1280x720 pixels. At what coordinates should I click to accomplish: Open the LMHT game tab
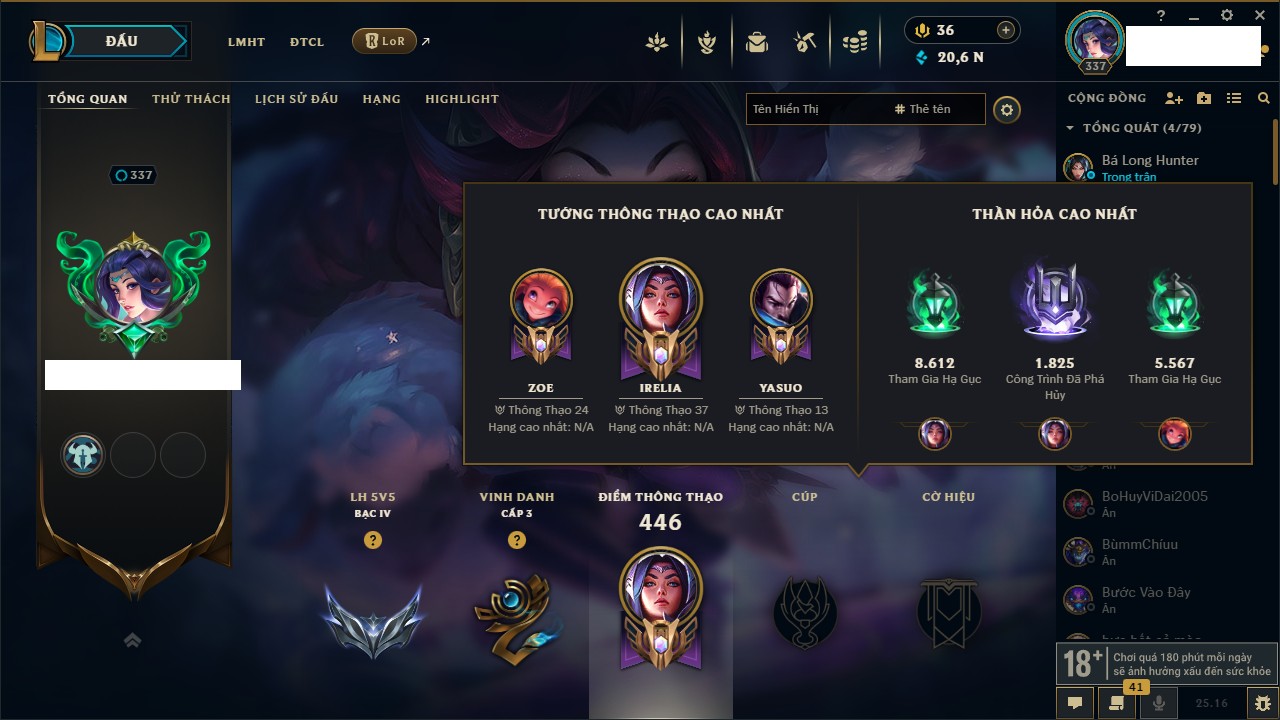click(x=246, y=42)
